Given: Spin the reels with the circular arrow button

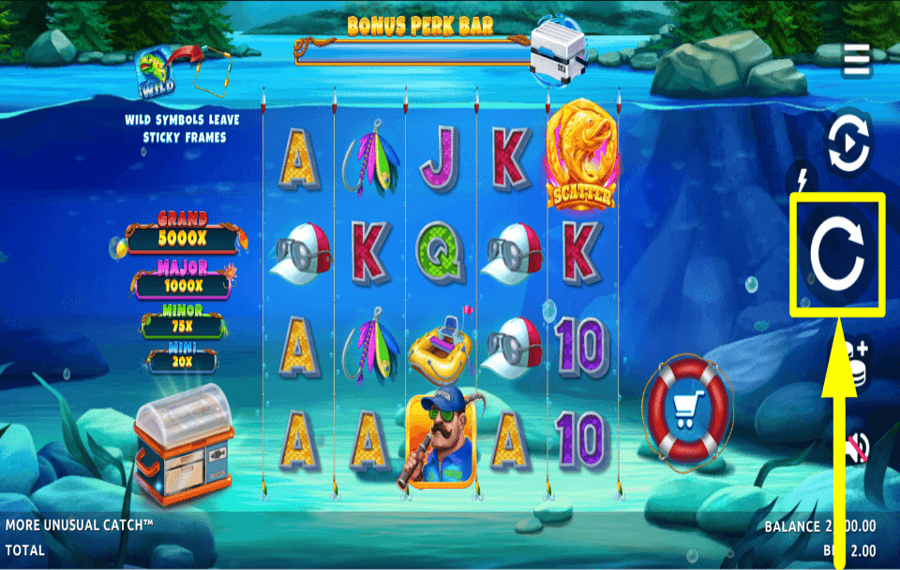Looking at the screenshot, I should (838, 256).
